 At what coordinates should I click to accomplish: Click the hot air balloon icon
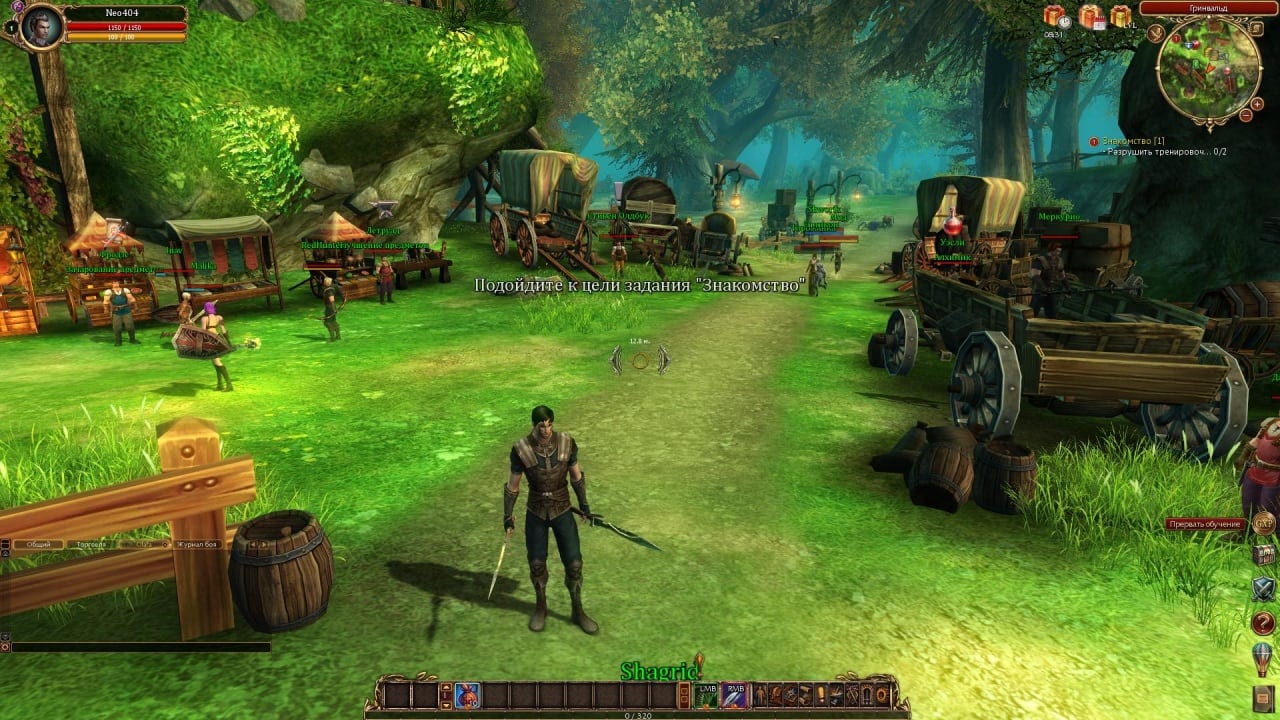(x=1263, y=659)
